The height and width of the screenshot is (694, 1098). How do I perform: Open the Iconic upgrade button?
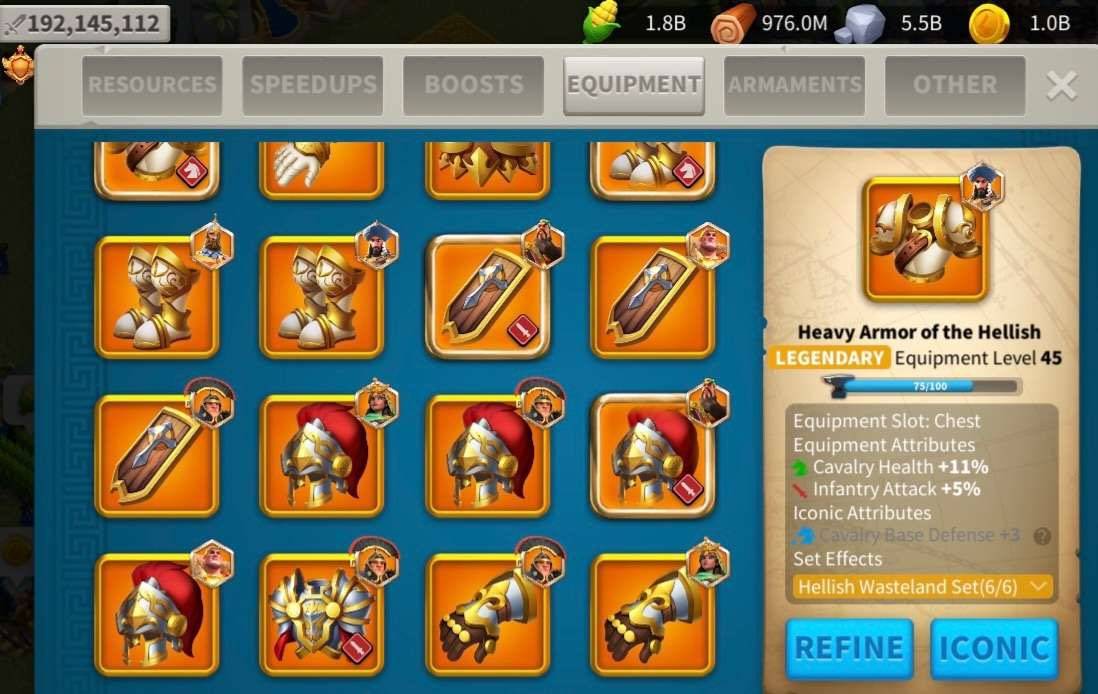[994, 648]
